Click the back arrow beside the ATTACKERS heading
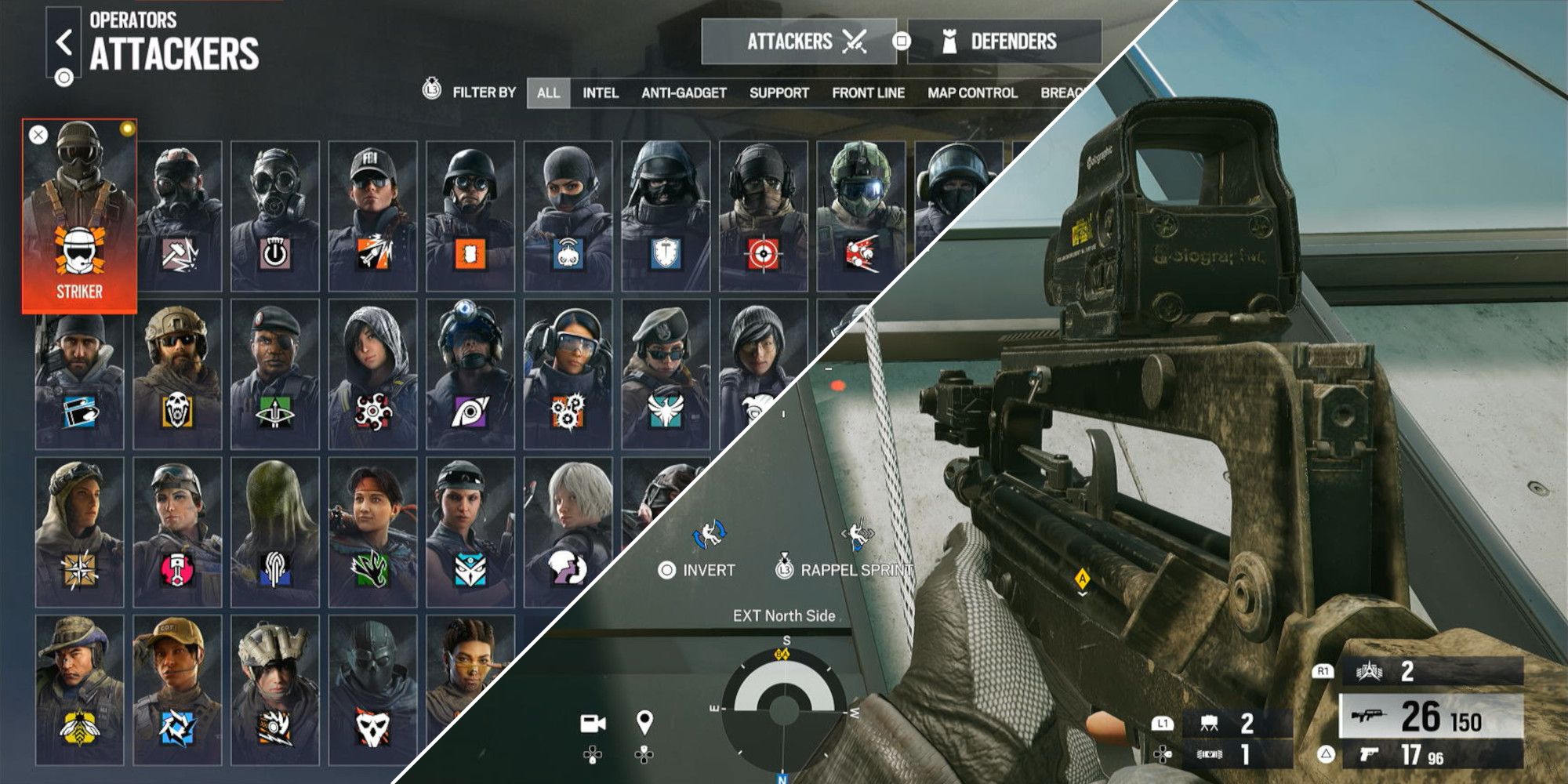Image resolution: width=1568 pixels, height=784 pixels. pos(63,43)
